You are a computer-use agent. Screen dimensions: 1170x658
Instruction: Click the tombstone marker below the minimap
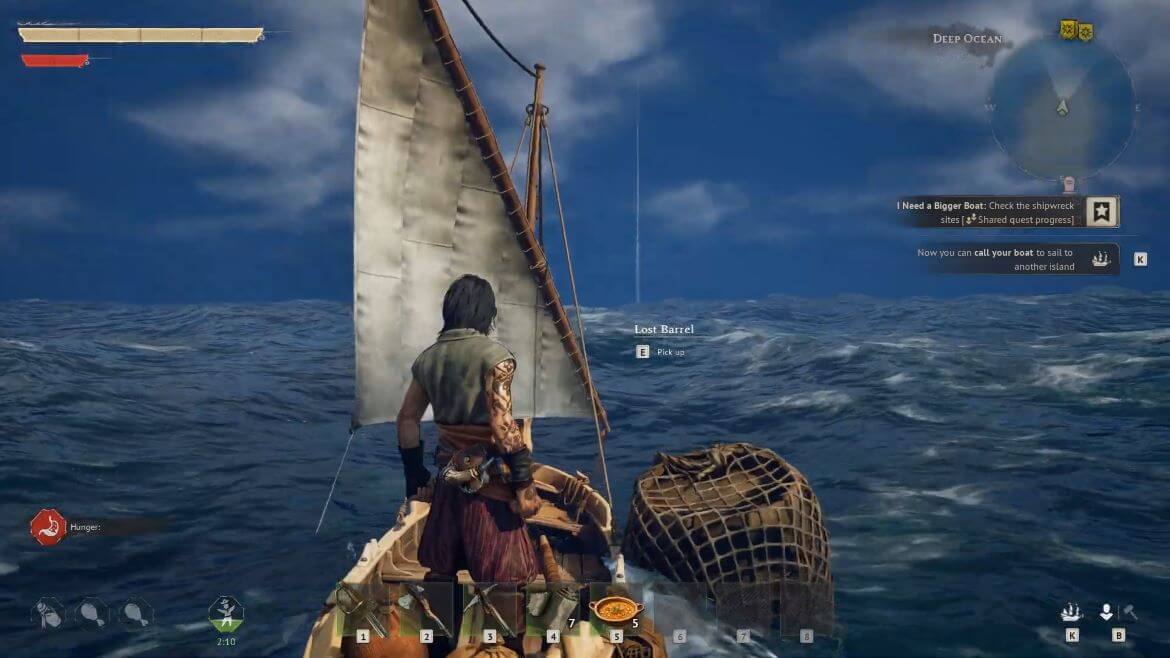point(1069,184)
